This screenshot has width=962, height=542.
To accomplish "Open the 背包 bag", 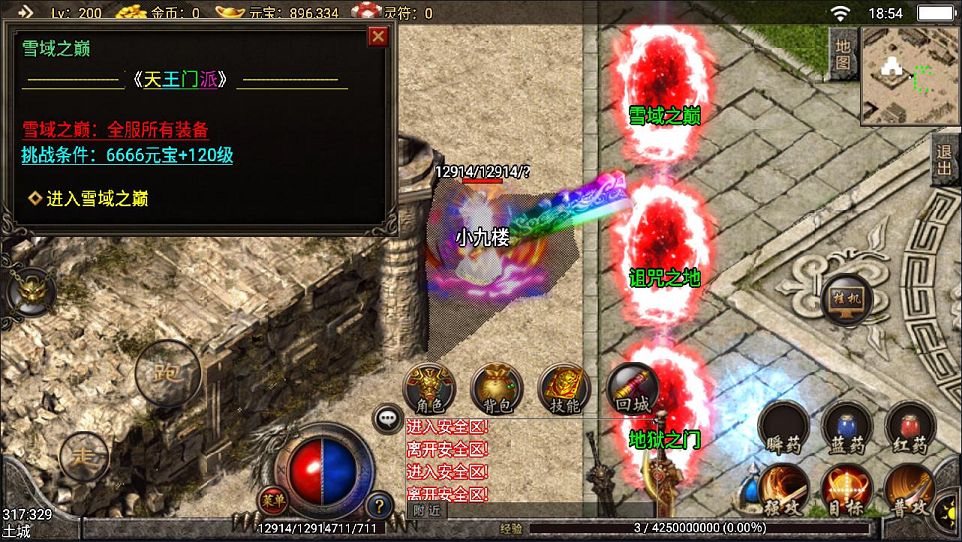I will 496,388.
